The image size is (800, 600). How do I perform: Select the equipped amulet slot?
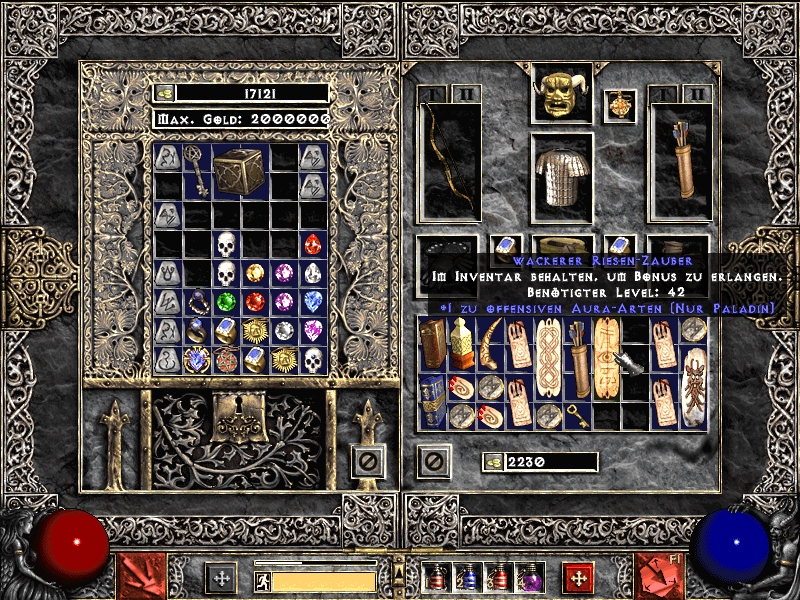coord(619,106)
